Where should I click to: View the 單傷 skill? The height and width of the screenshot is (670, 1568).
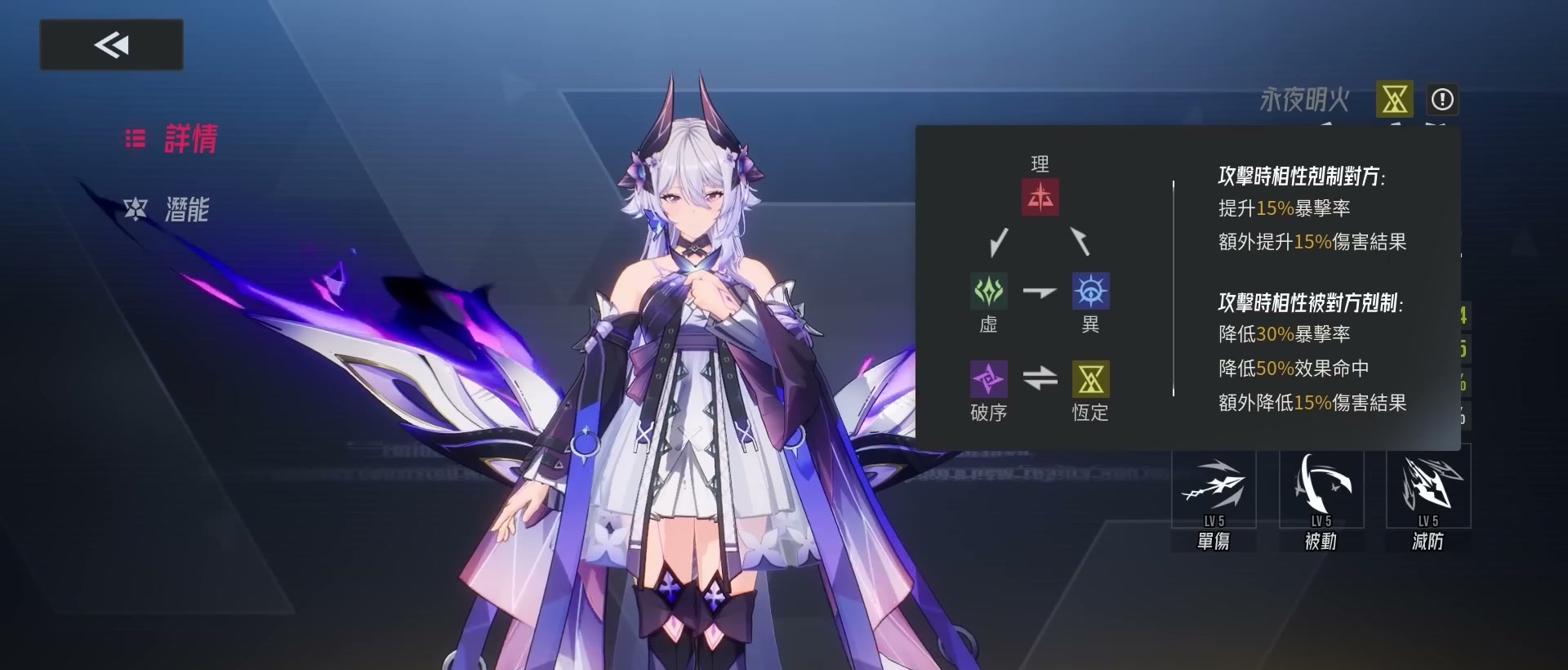click(x=1214, y=489)
